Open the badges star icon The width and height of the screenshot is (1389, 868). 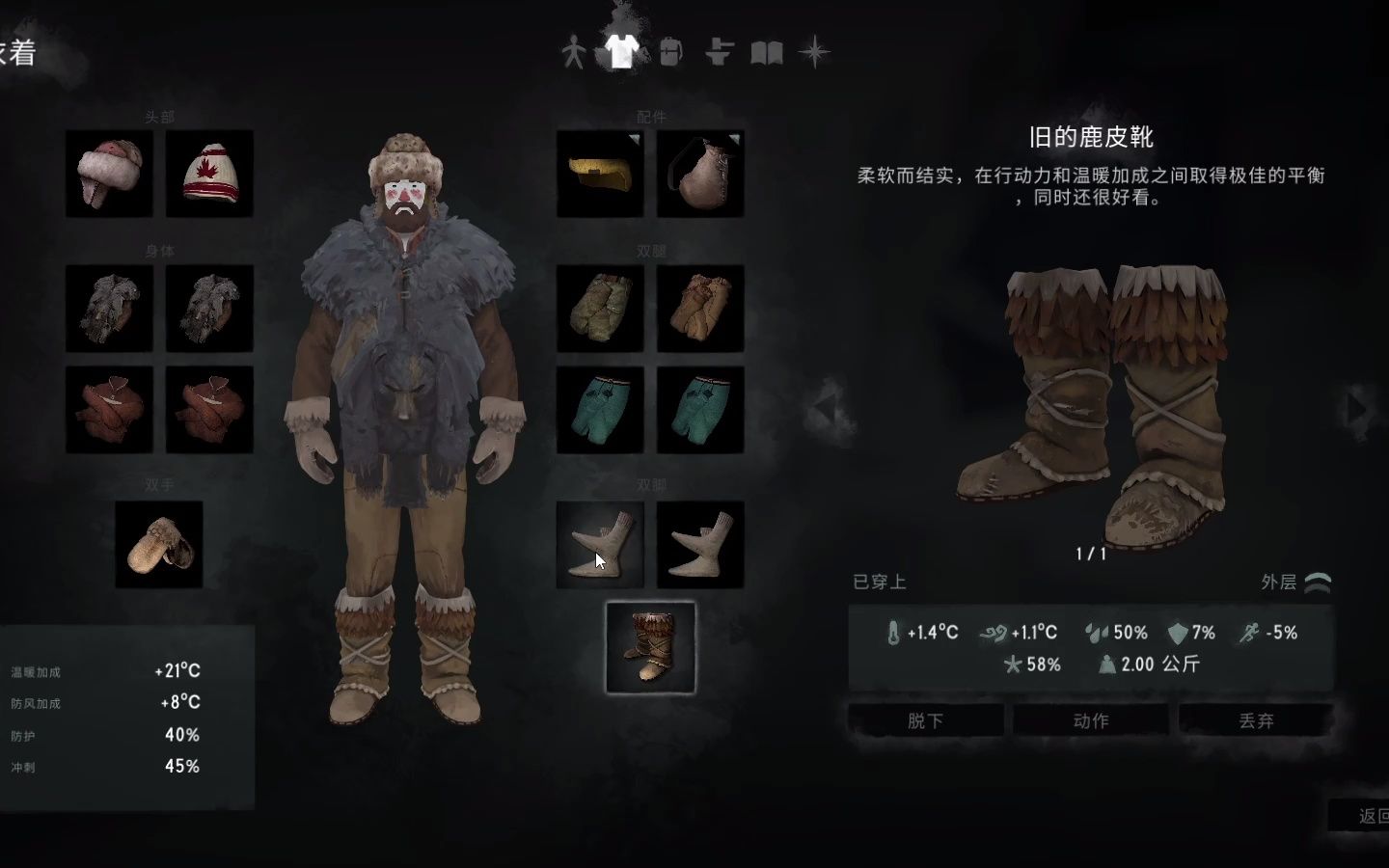tap(815, 53)
